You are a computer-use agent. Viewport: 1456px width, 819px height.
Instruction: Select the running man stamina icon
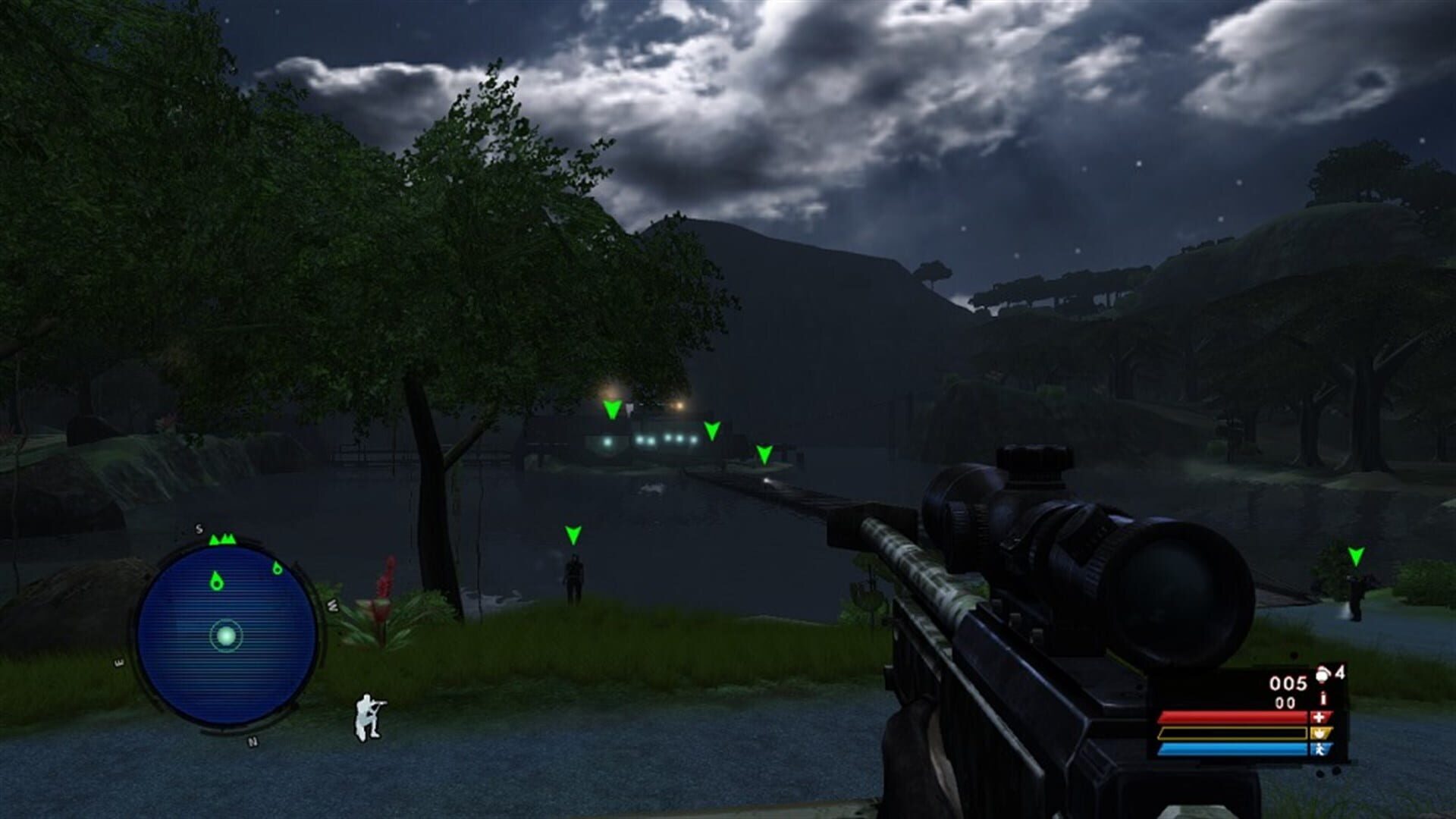click(1321, 751)
